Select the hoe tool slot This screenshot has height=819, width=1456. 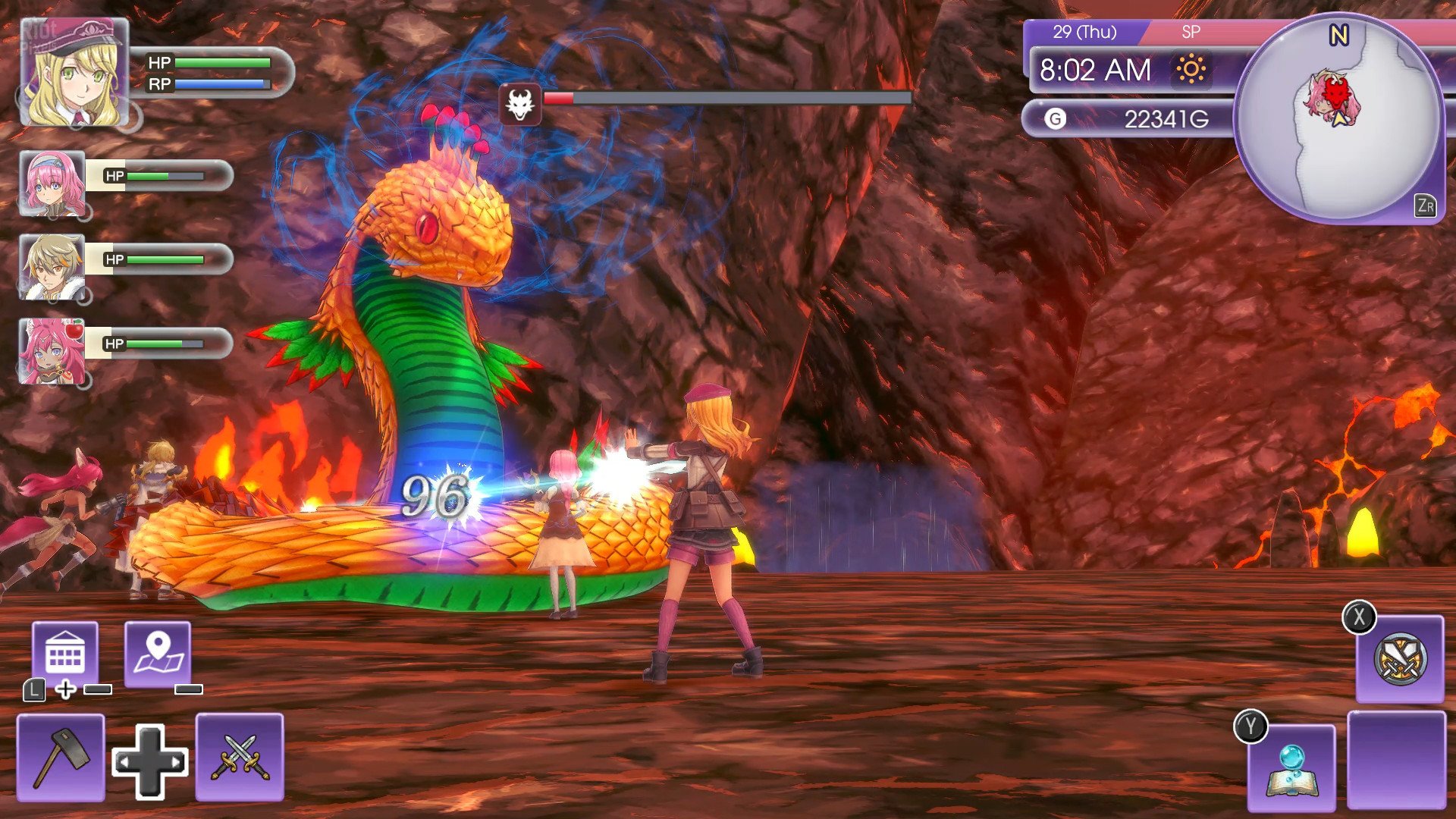[x=61, y=757]
